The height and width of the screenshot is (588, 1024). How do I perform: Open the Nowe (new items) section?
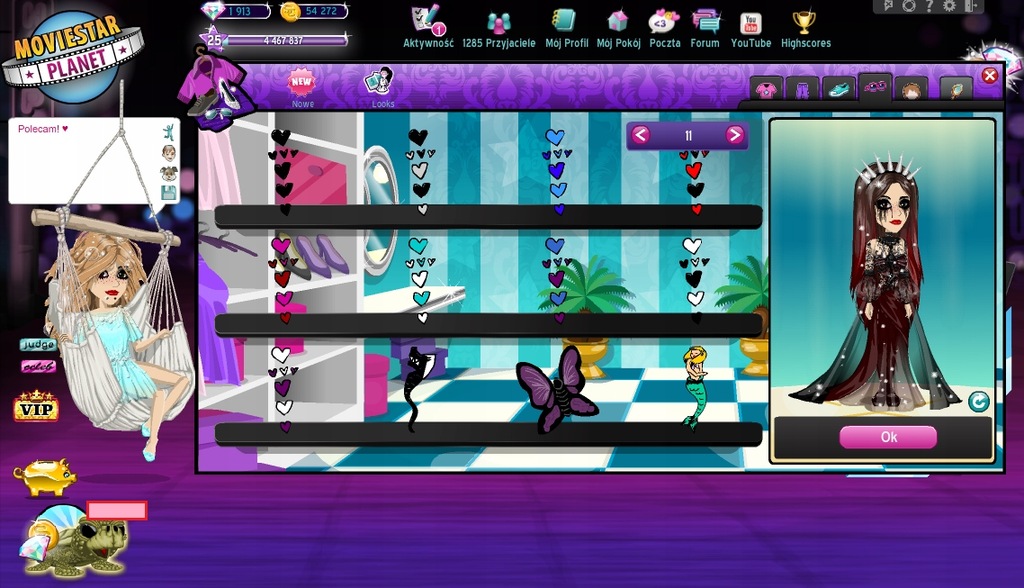(302, 86)
